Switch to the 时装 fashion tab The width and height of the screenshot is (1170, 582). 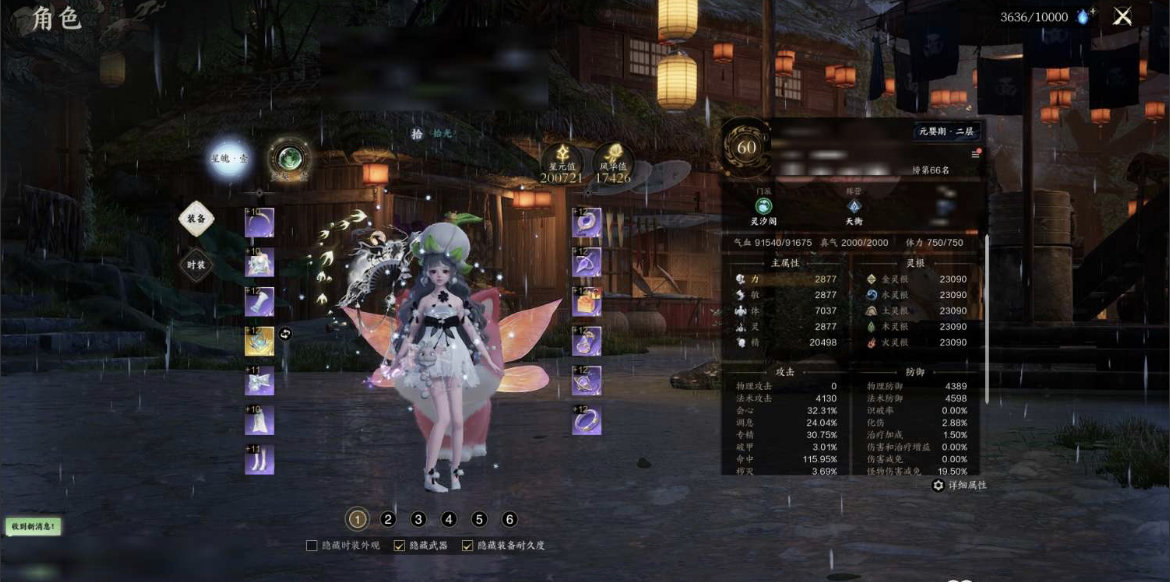click(196, 265)
